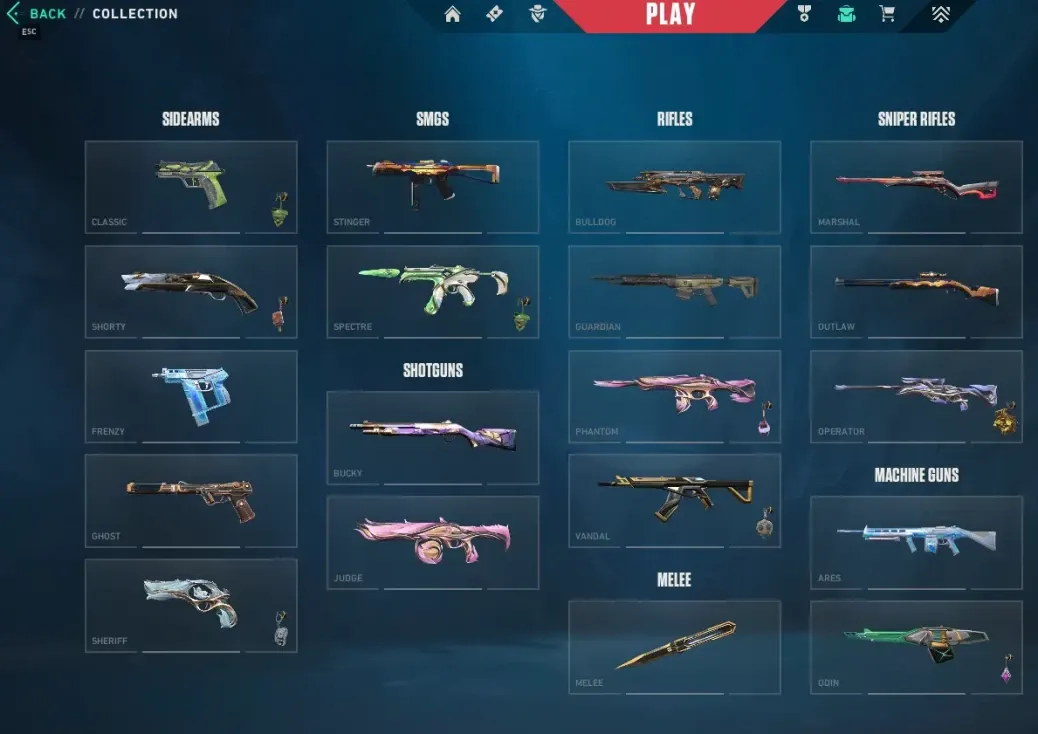
Task: Choose the Phantom rifle slot
Action: [x=674, y=396]
